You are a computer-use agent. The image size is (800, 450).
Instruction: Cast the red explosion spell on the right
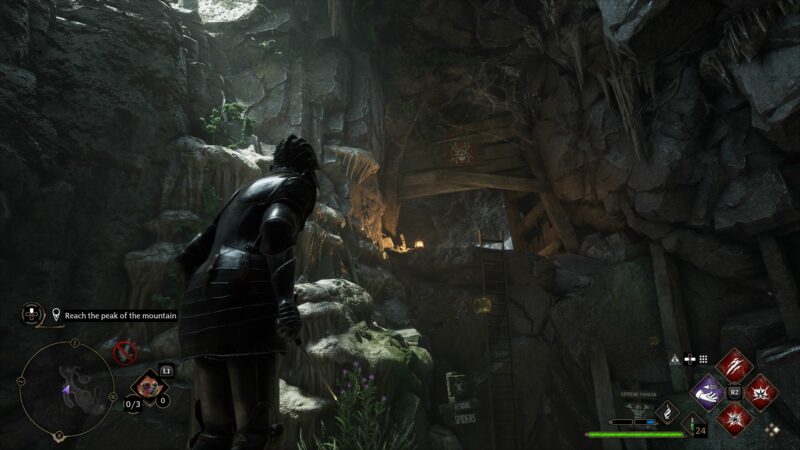[761, 392]
